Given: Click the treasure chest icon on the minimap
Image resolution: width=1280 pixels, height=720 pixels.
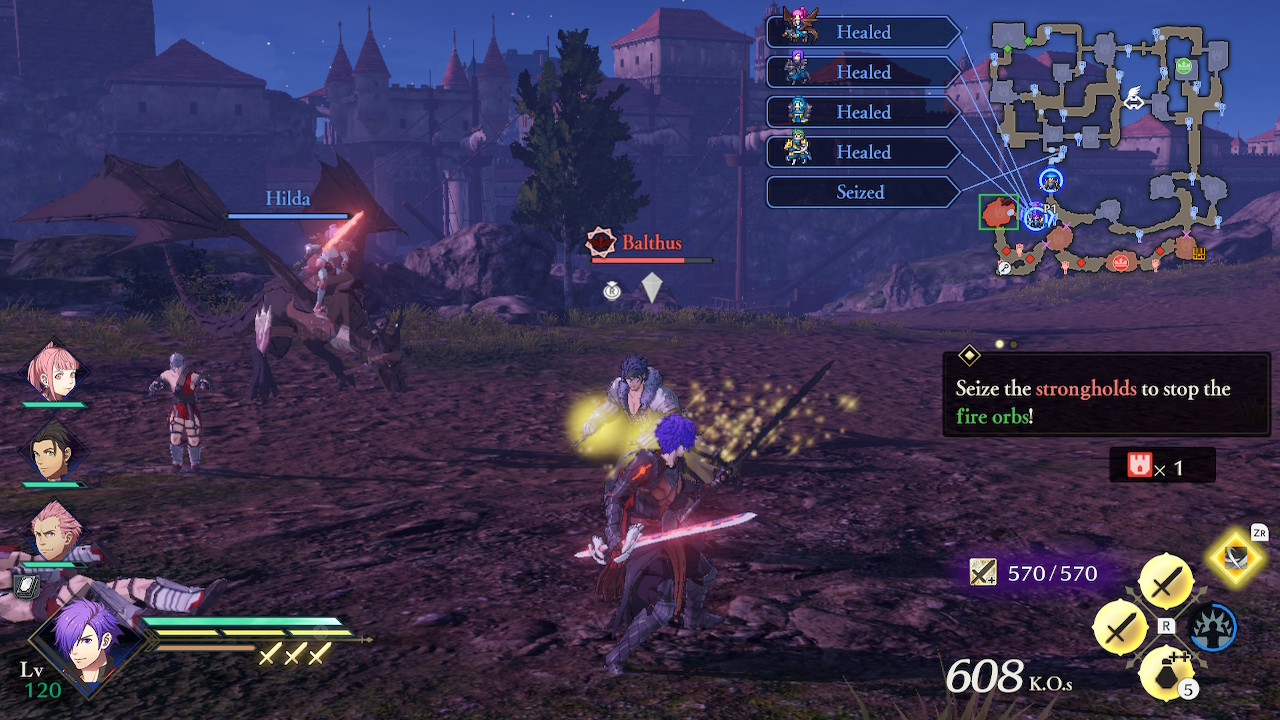Looking at the screenshot, I should click(1199, 255).
